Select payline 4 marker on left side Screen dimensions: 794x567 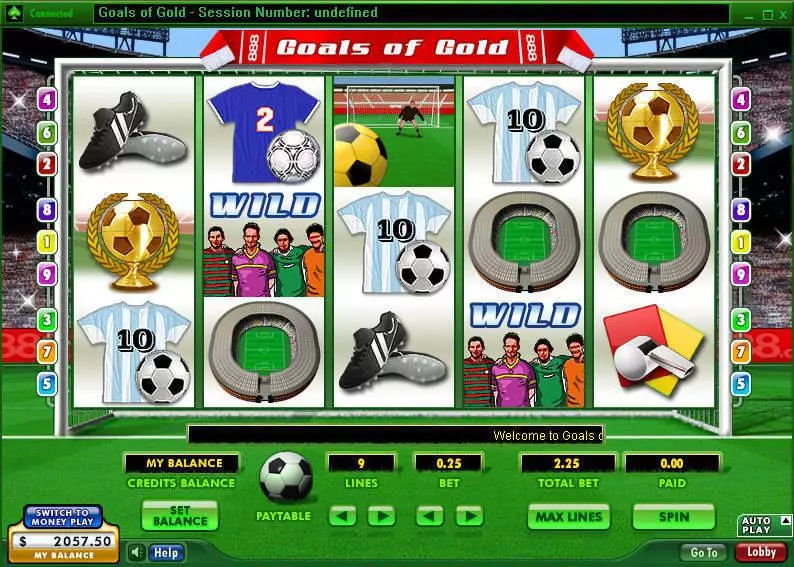point(46,100)
